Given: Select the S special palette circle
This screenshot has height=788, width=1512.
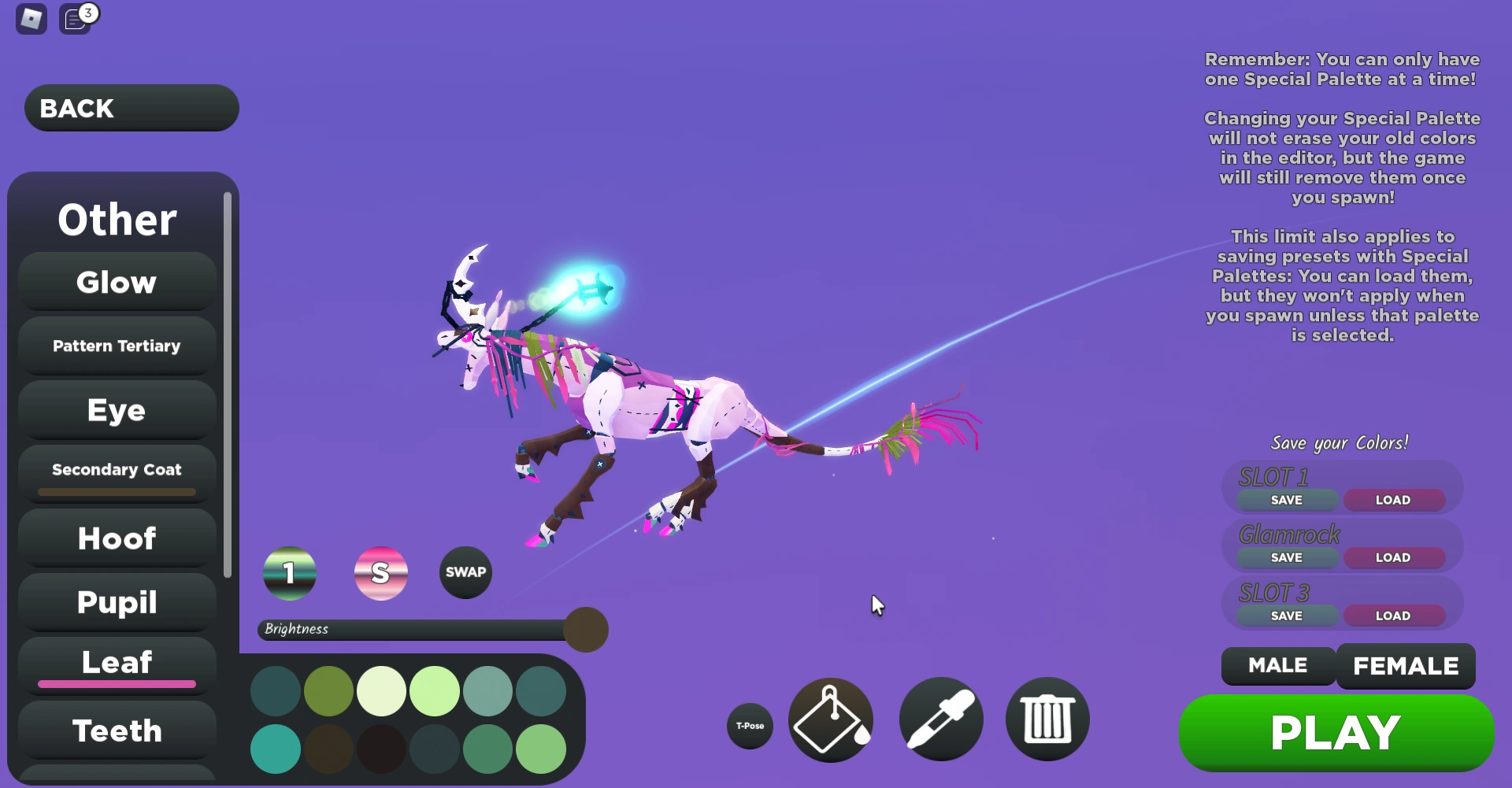Looking at the screenshot, I should tap(381, 572).
